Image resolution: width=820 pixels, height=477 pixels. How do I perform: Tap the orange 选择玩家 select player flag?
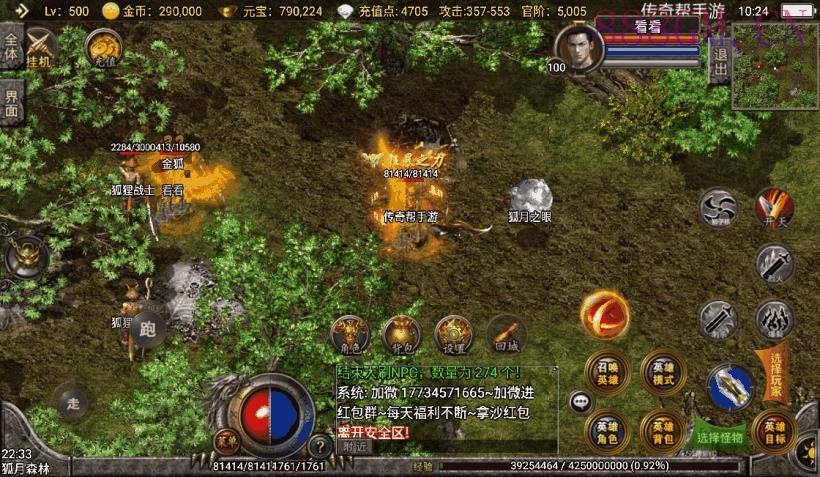[777, 372]
